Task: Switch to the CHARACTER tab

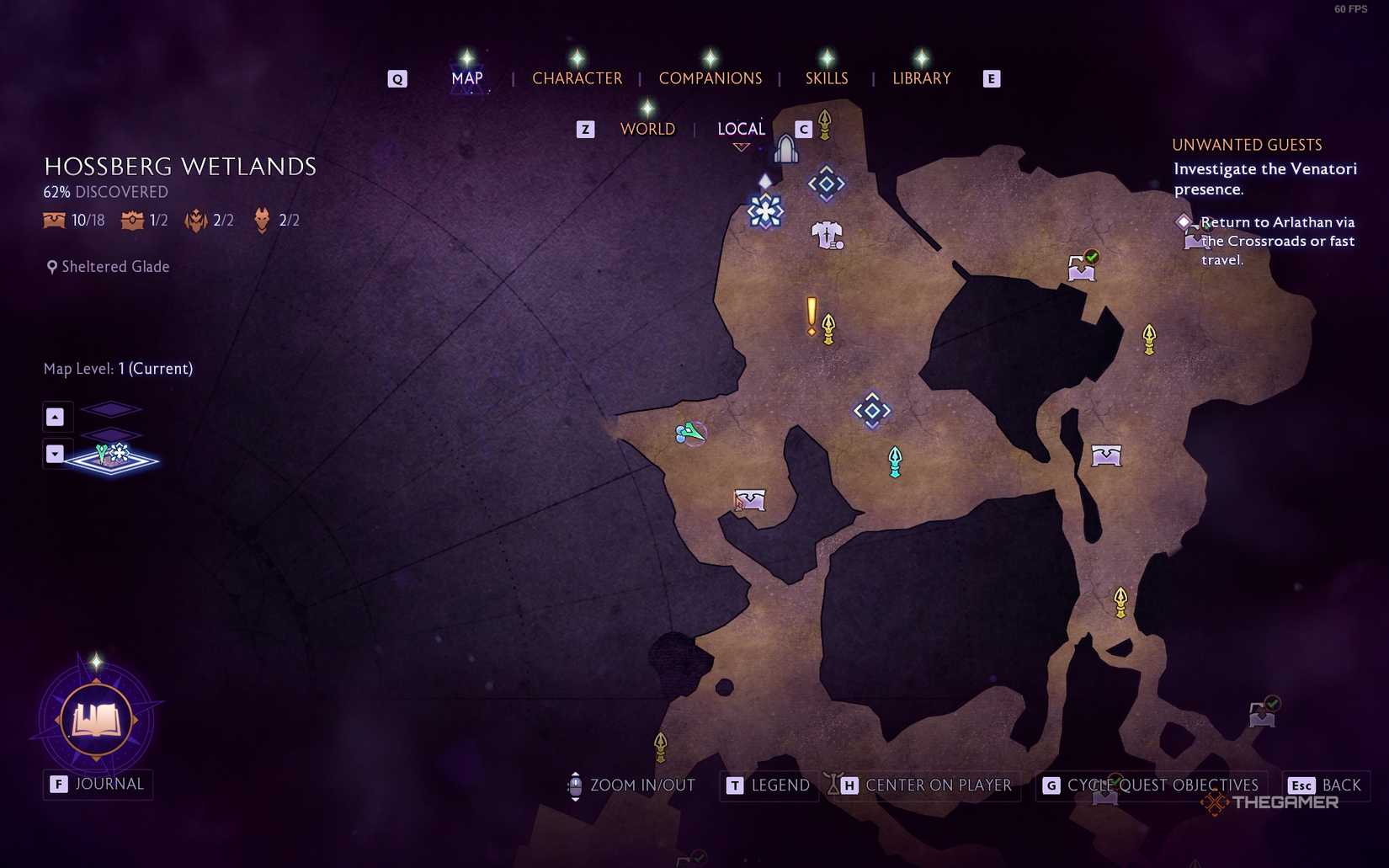Action: pos(577,78)
